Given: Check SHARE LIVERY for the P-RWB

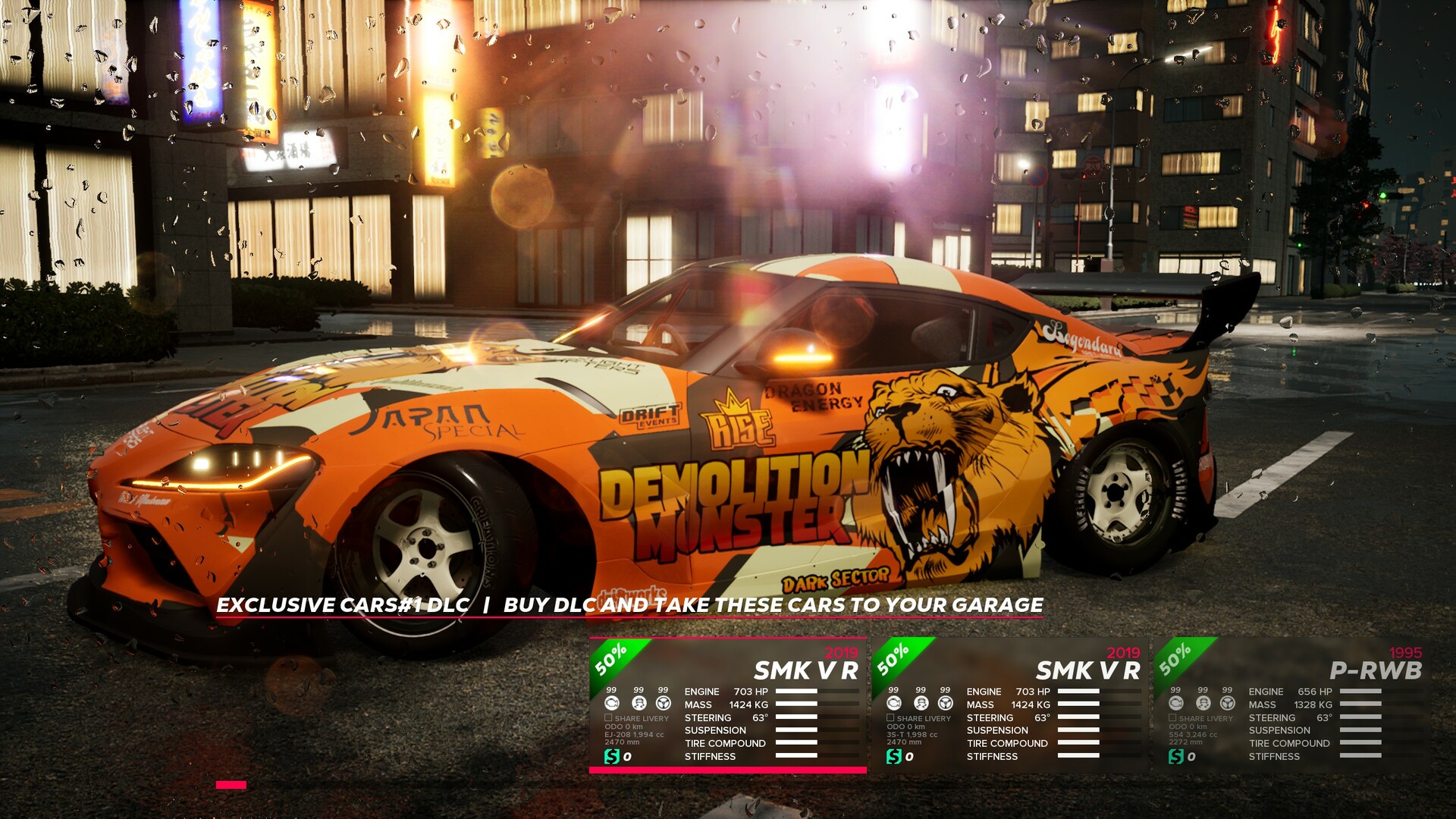Looking at the screenshot, I should pyautogui.click(x=1172, y=717).
